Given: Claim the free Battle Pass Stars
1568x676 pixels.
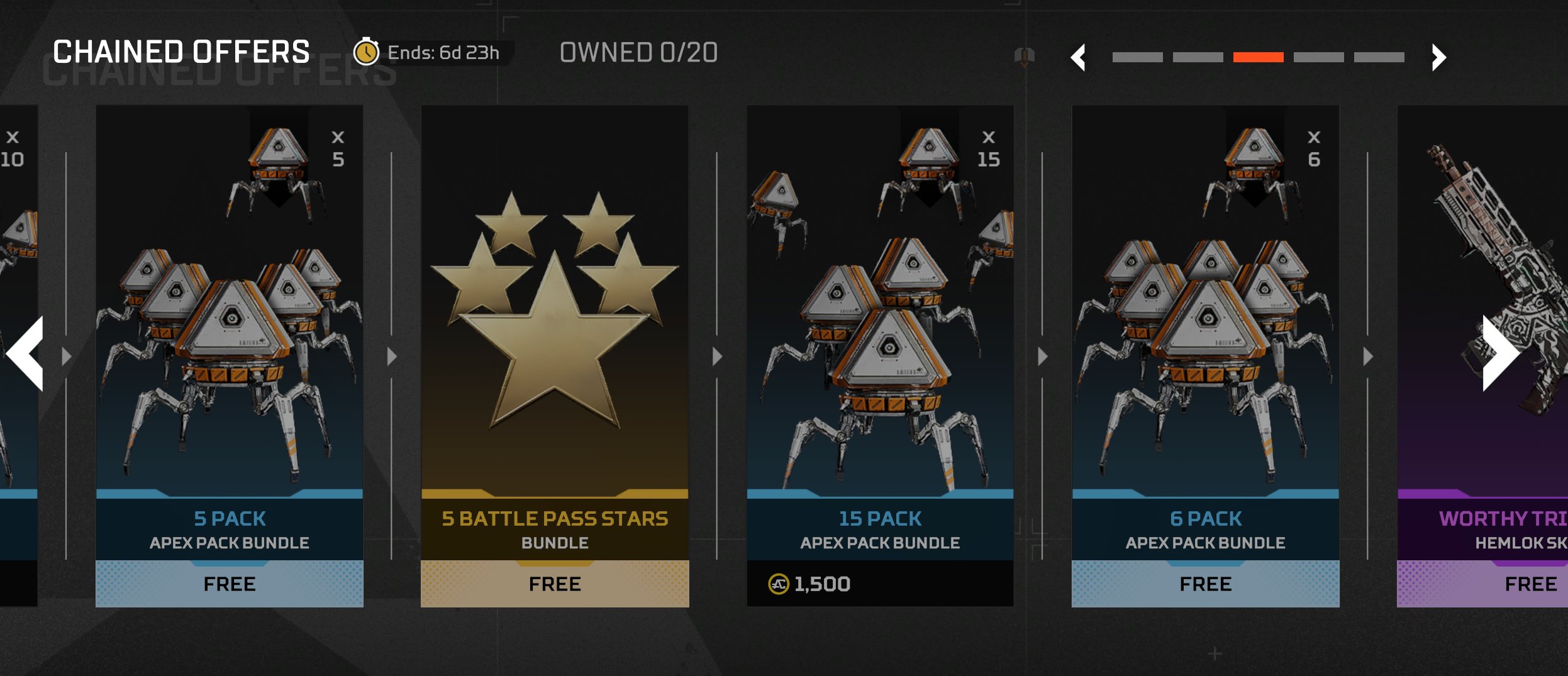Looking at the screenshot, I should [554, 584].
